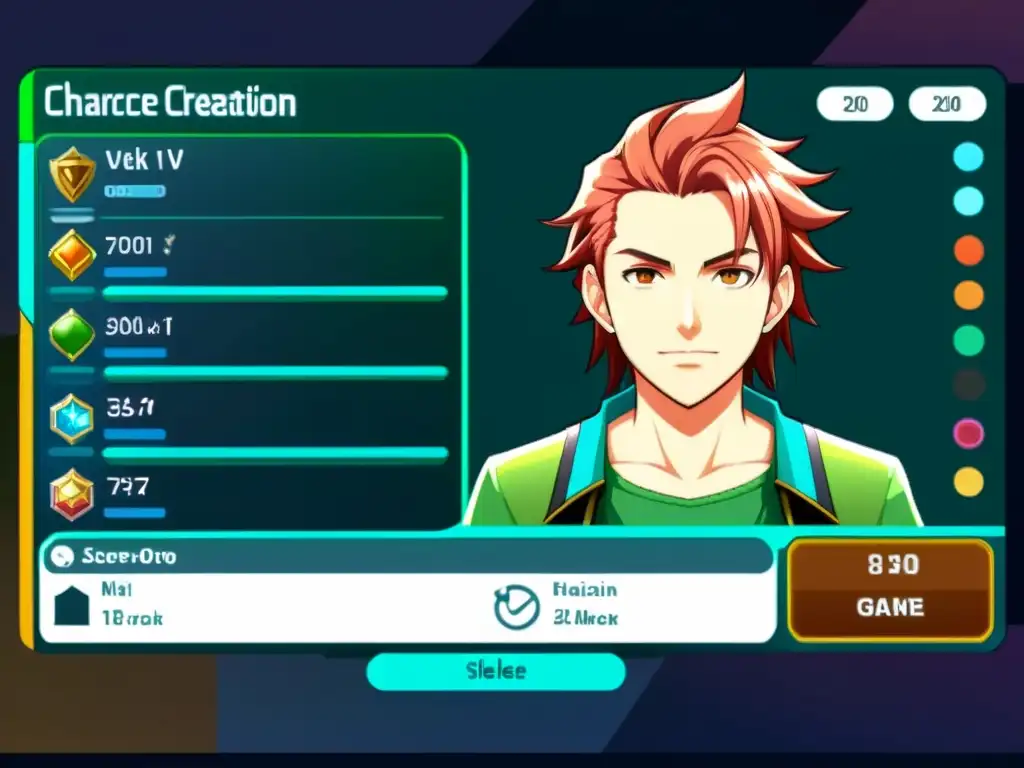The image size is (1024, 768).
Task: Click the white pill labeled 20
Action: click(x=854, y=104)
